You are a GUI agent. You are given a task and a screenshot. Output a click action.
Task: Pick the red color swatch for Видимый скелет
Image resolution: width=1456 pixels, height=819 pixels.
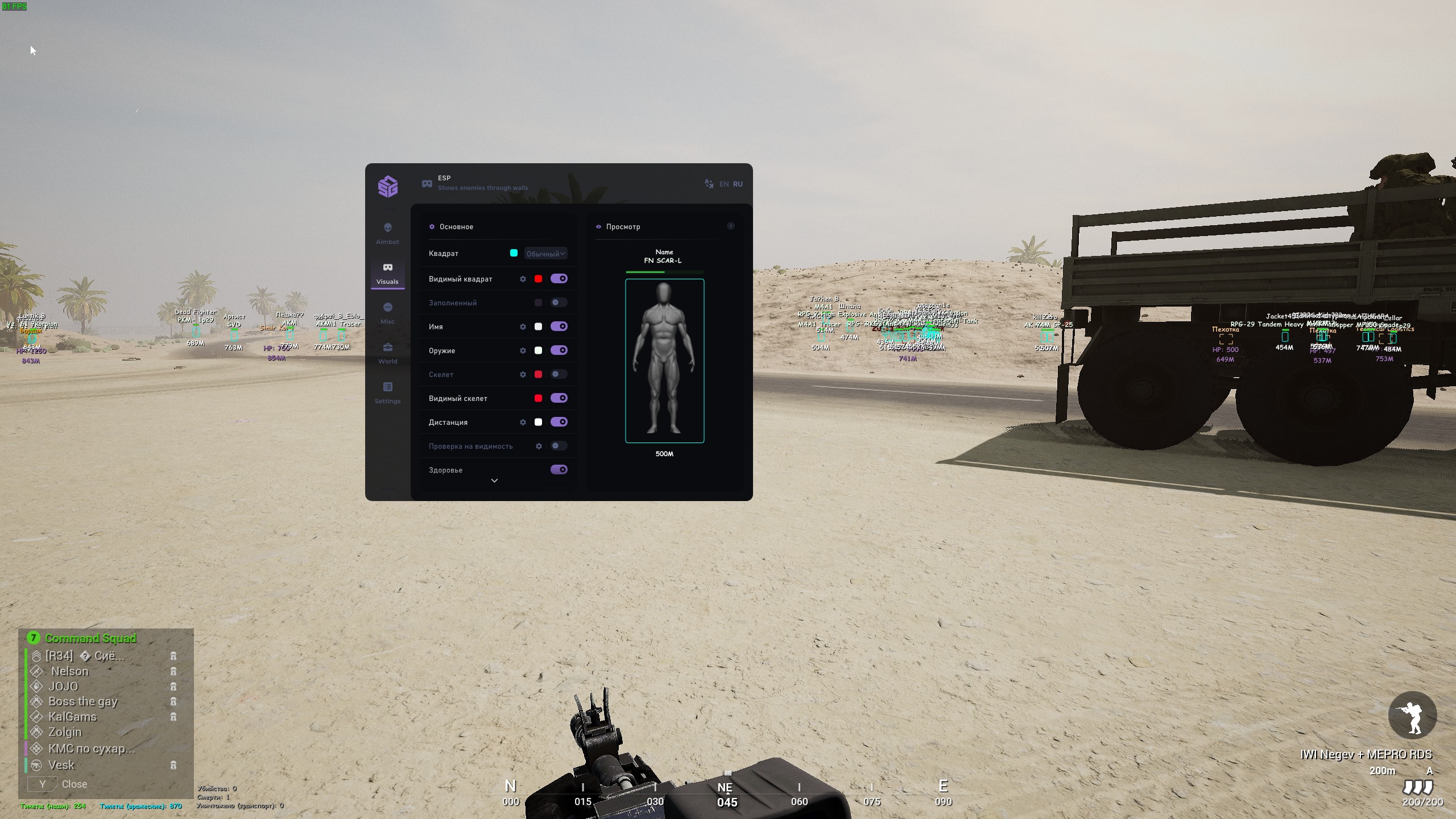539,398
